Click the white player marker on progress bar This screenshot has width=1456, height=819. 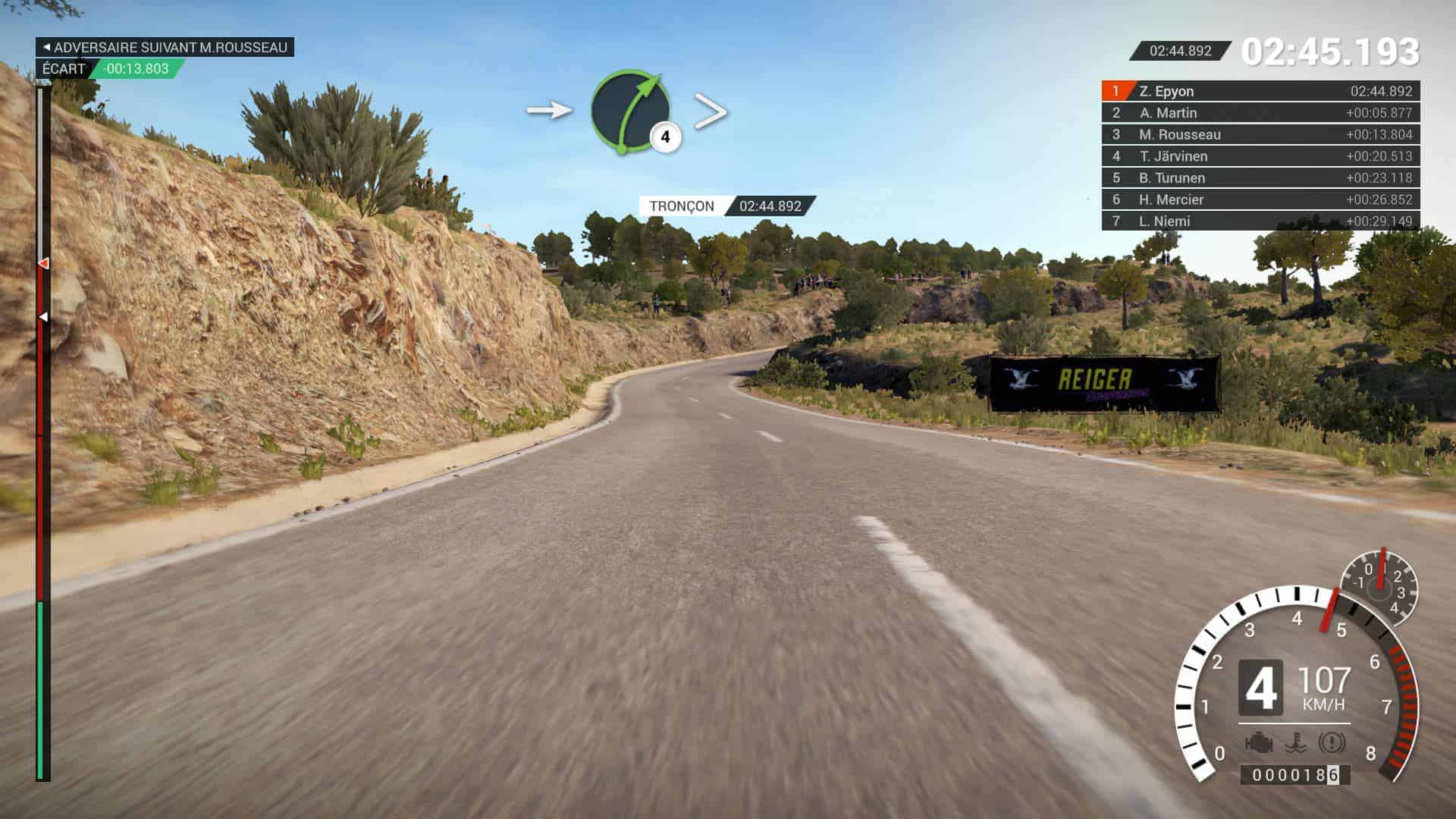point(43,316)
